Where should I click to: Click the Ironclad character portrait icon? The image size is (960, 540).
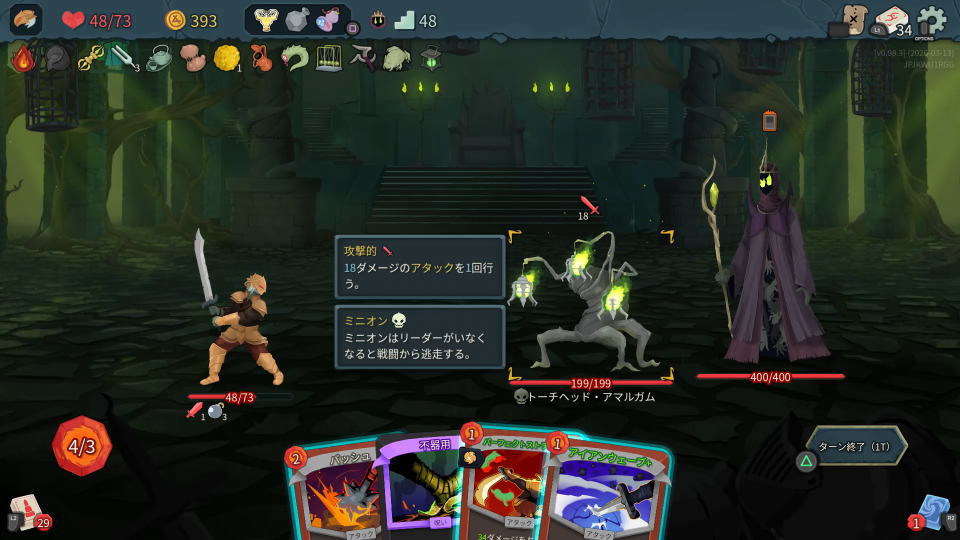[26, 20]
